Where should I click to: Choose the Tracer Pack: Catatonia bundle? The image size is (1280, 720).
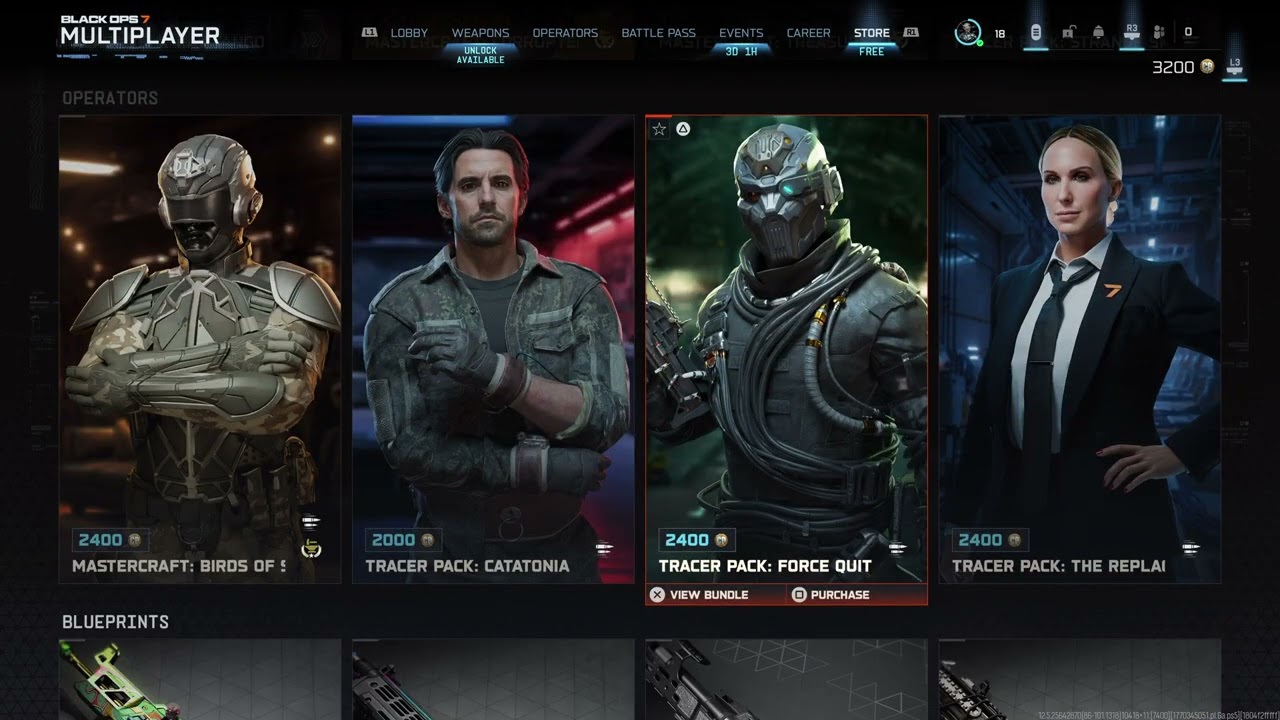493,349
